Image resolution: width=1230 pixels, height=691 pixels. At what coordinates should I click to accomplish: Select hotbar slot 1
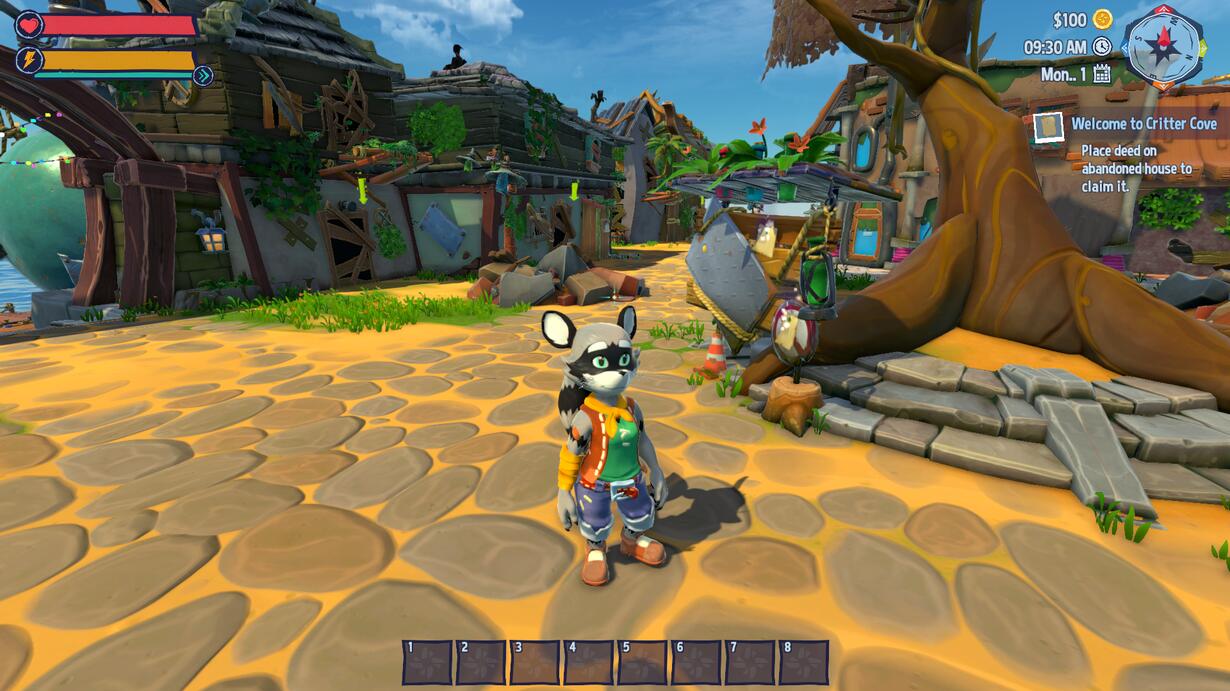pos(427,662)
